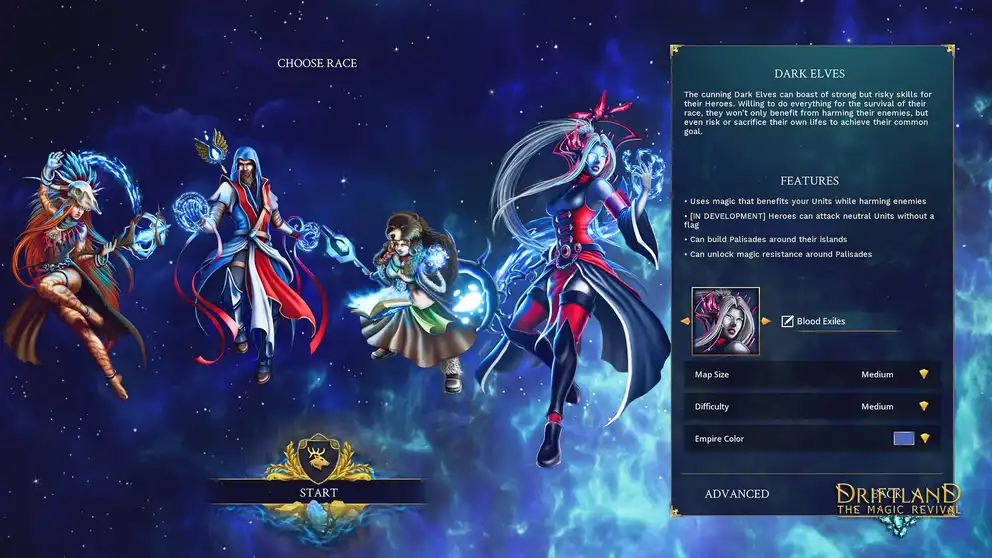Open the Map Size dropdown
The image size is (992, 558).
pos(924,375)
